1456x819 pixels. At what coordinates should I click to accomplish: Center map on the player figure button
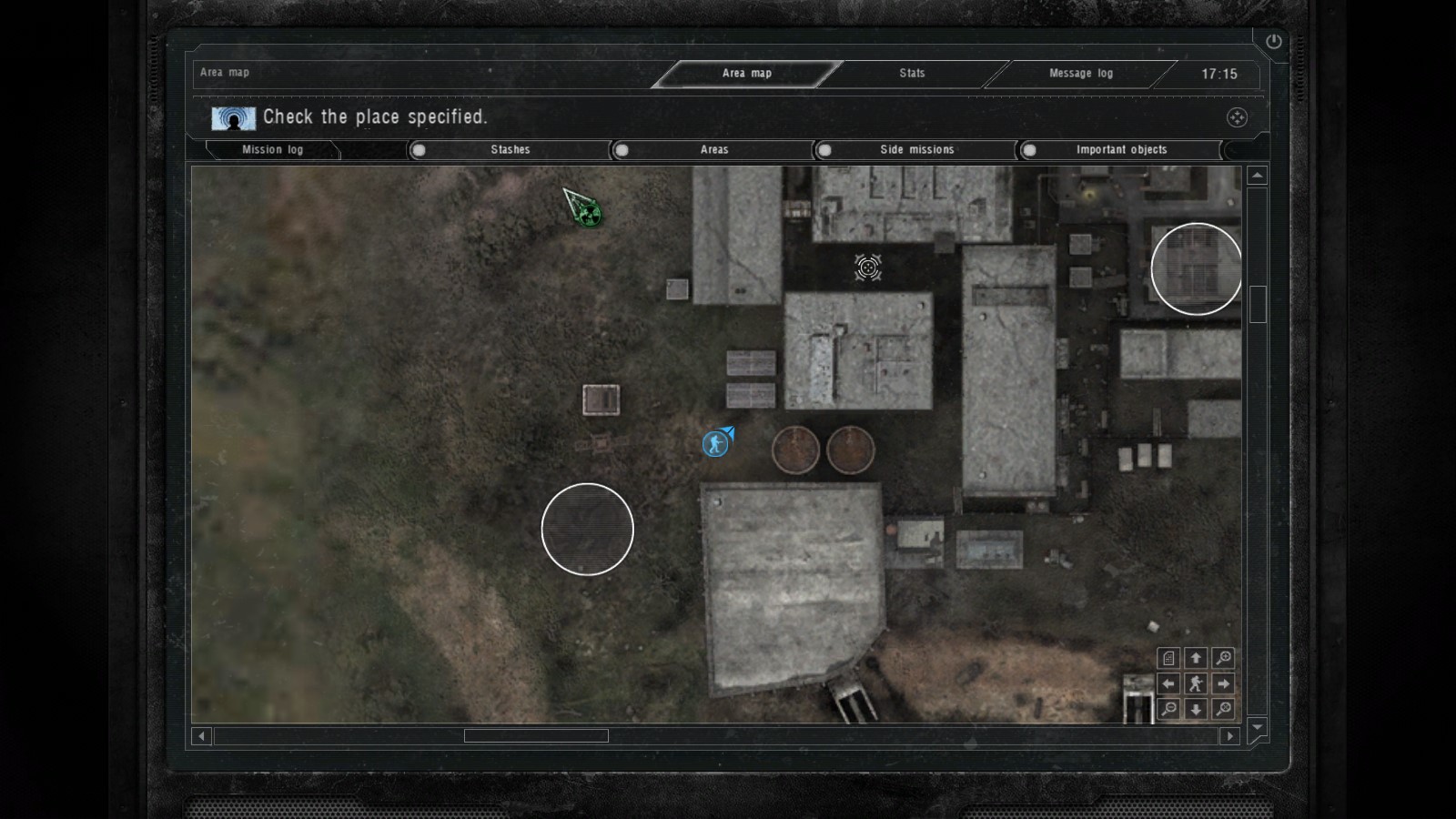coord(1196,683)
